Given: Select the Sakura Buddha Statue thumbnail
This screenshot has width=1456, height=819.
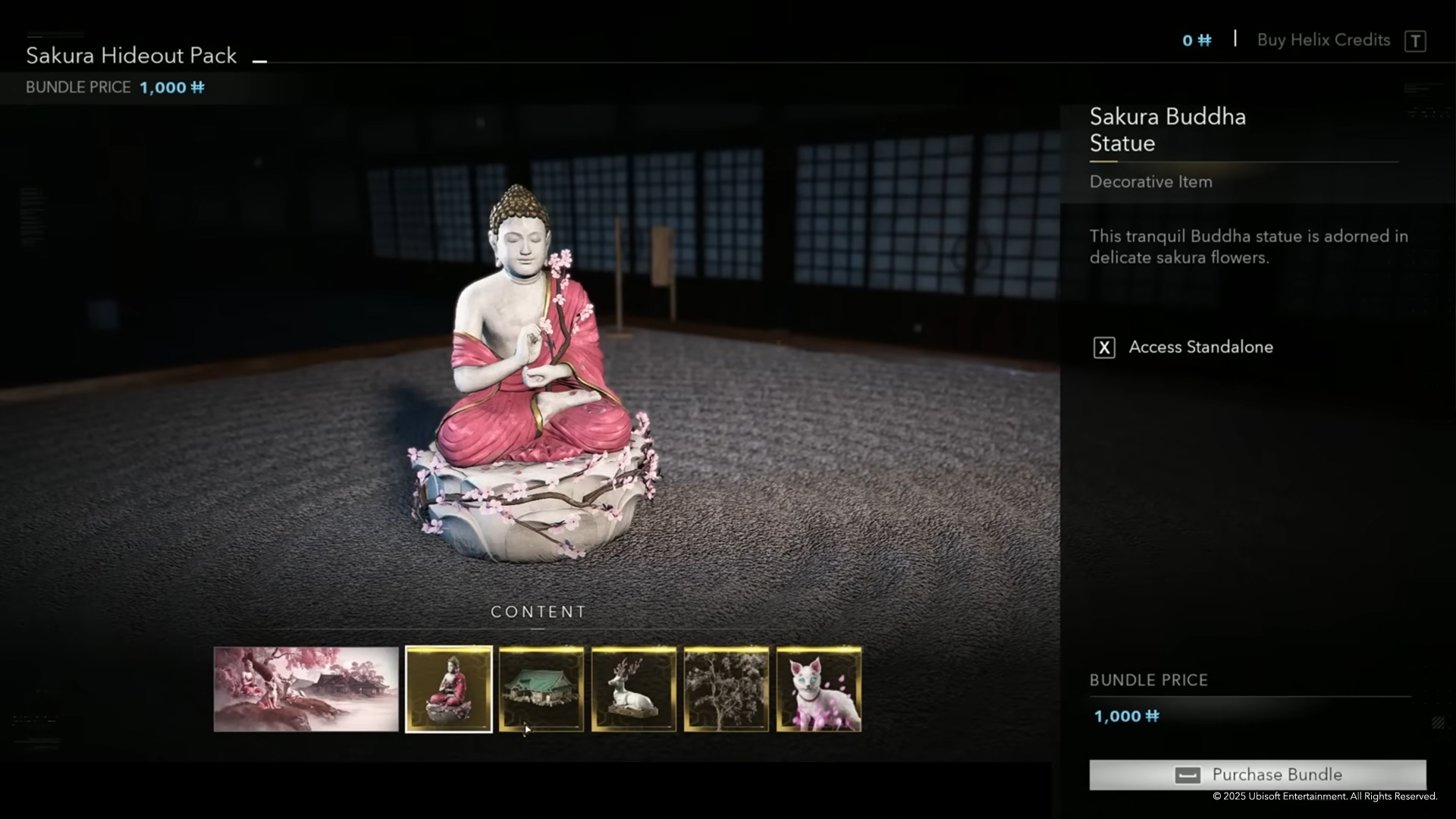Looking at the screenshot, I should pos(449,689).
